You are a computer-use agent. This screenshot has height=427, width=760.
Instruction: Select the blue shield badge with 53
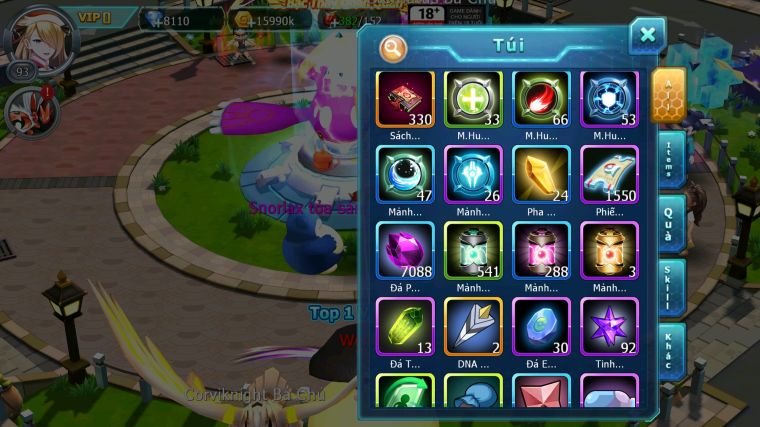point(609,99)
